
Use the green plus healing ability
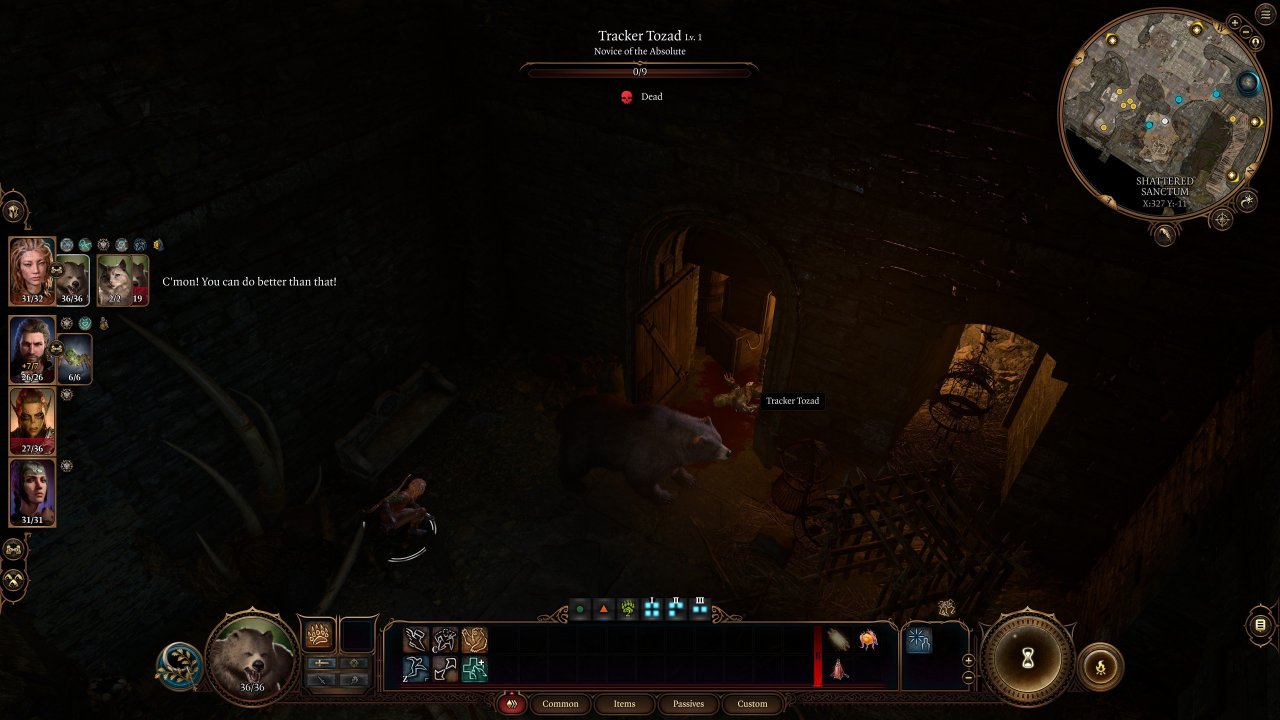point(474,669)
